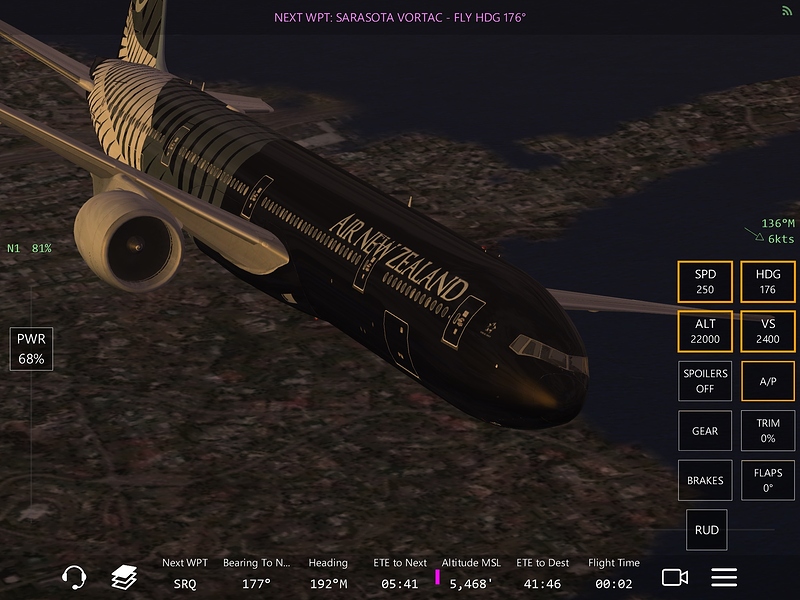800x600 pixels.
Task: Tap the Flight Time status field
Action: click(x=614, y=574)
